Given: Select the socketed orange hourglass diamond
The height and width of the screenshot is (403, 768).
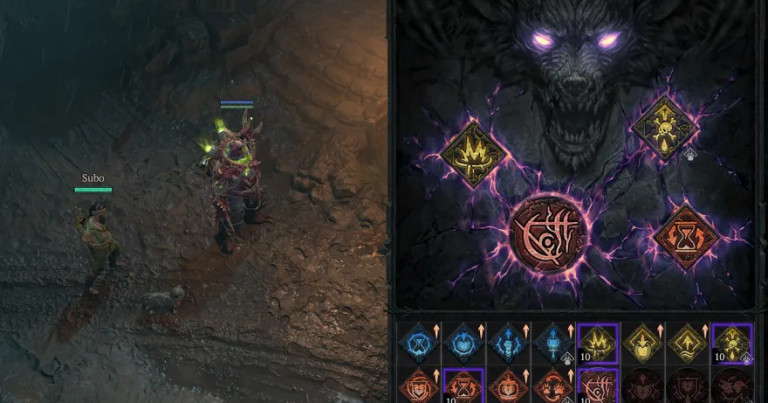Looking at the screenshot, I should click(685, 236).
